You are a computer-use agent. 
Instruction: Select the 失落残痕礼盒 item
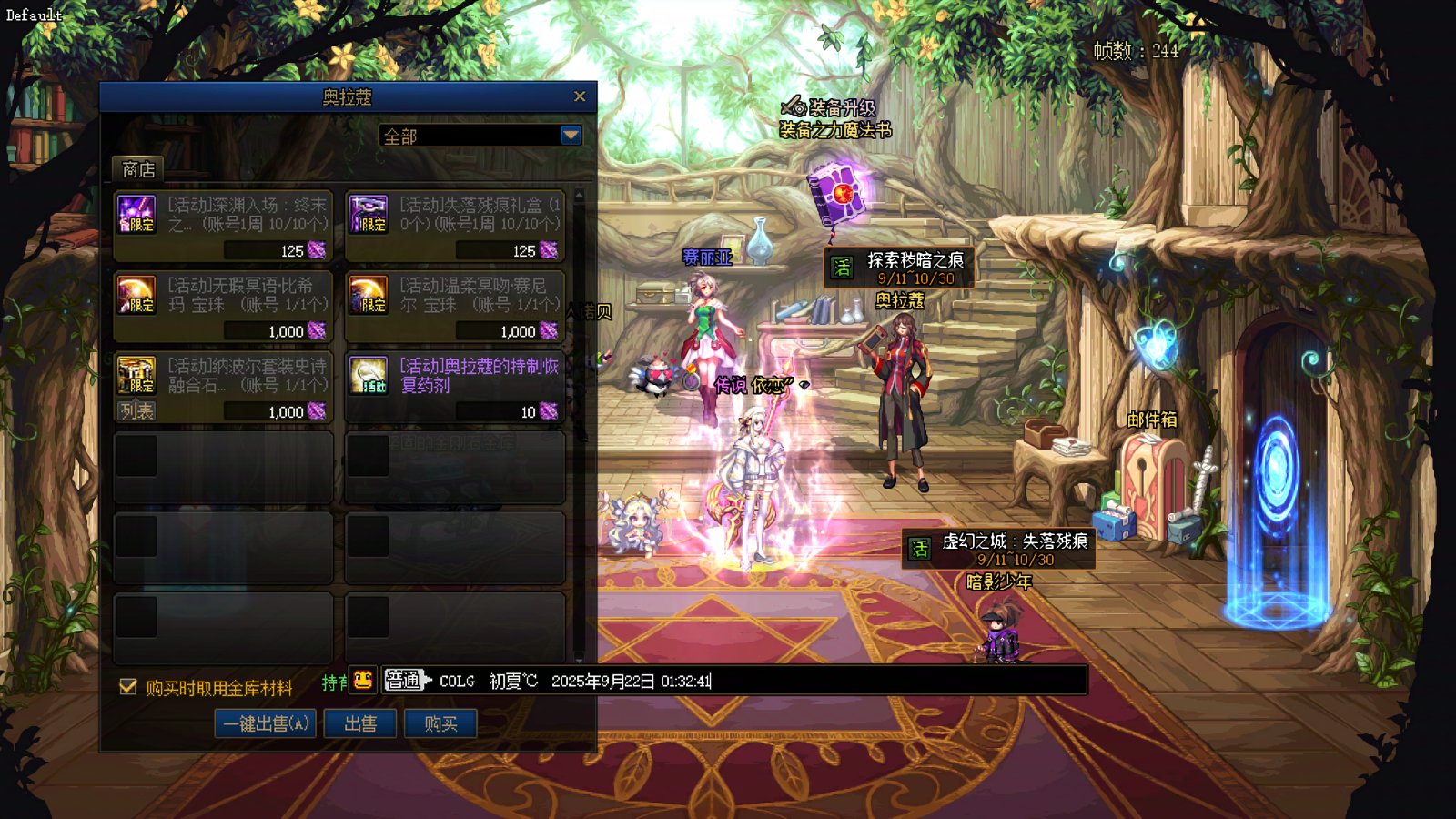click(x=455, y=226)
